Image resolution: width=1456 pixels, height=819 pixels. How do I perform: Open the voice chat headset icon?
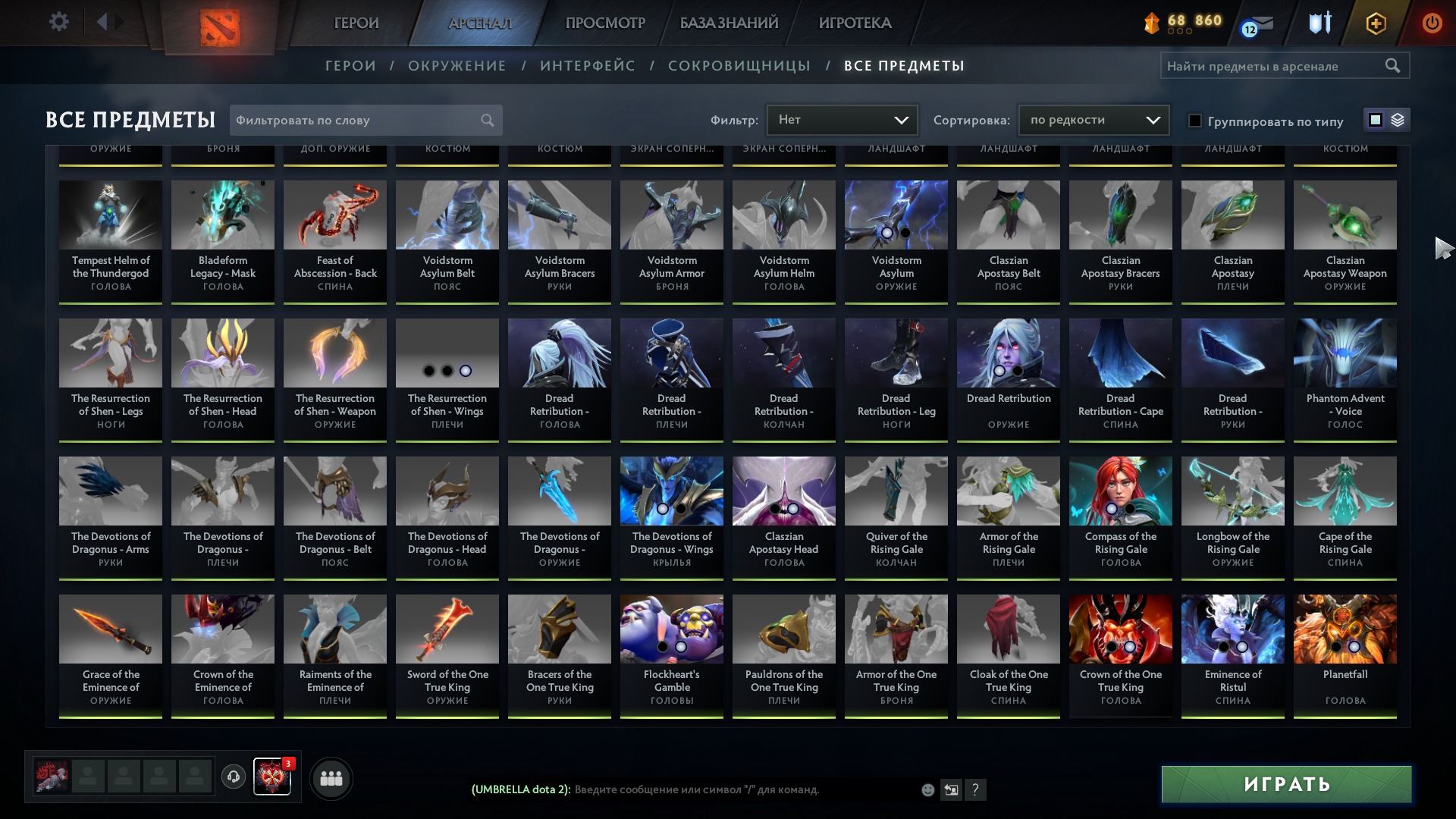coord(232,778)
